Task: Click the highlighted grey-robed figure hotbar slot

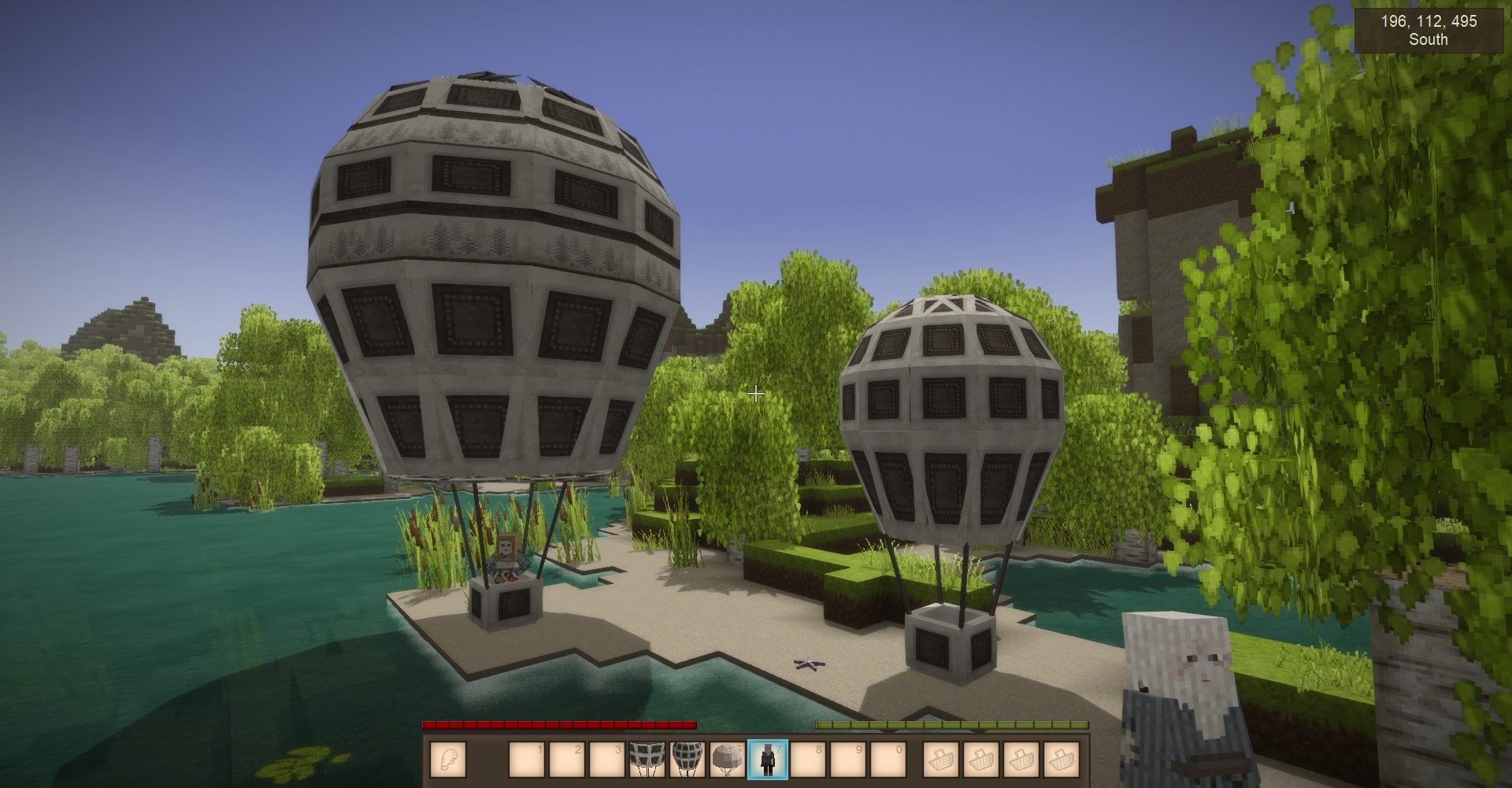Action: tap(767, 760)
